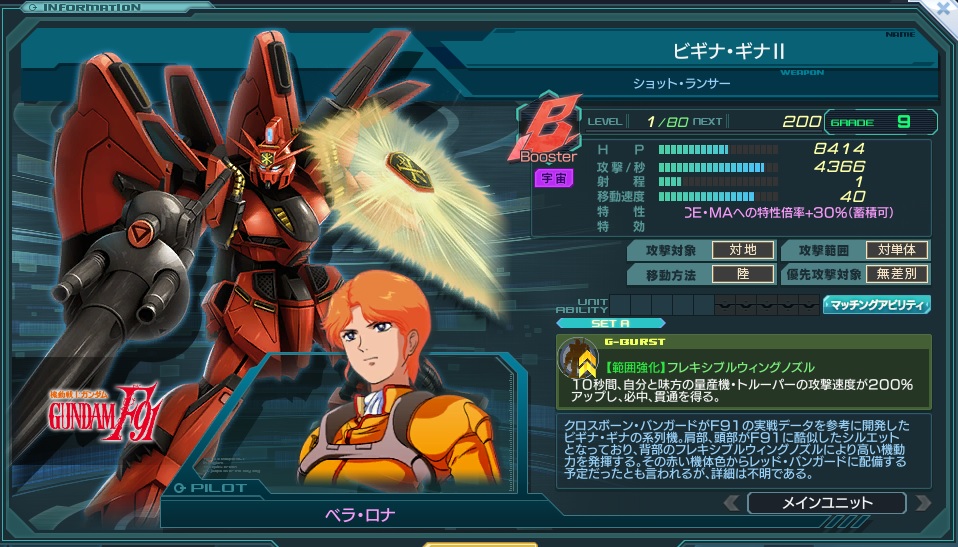
Task: Open the マッチングアビリティ panel
Action: click(x=876, y=305)
